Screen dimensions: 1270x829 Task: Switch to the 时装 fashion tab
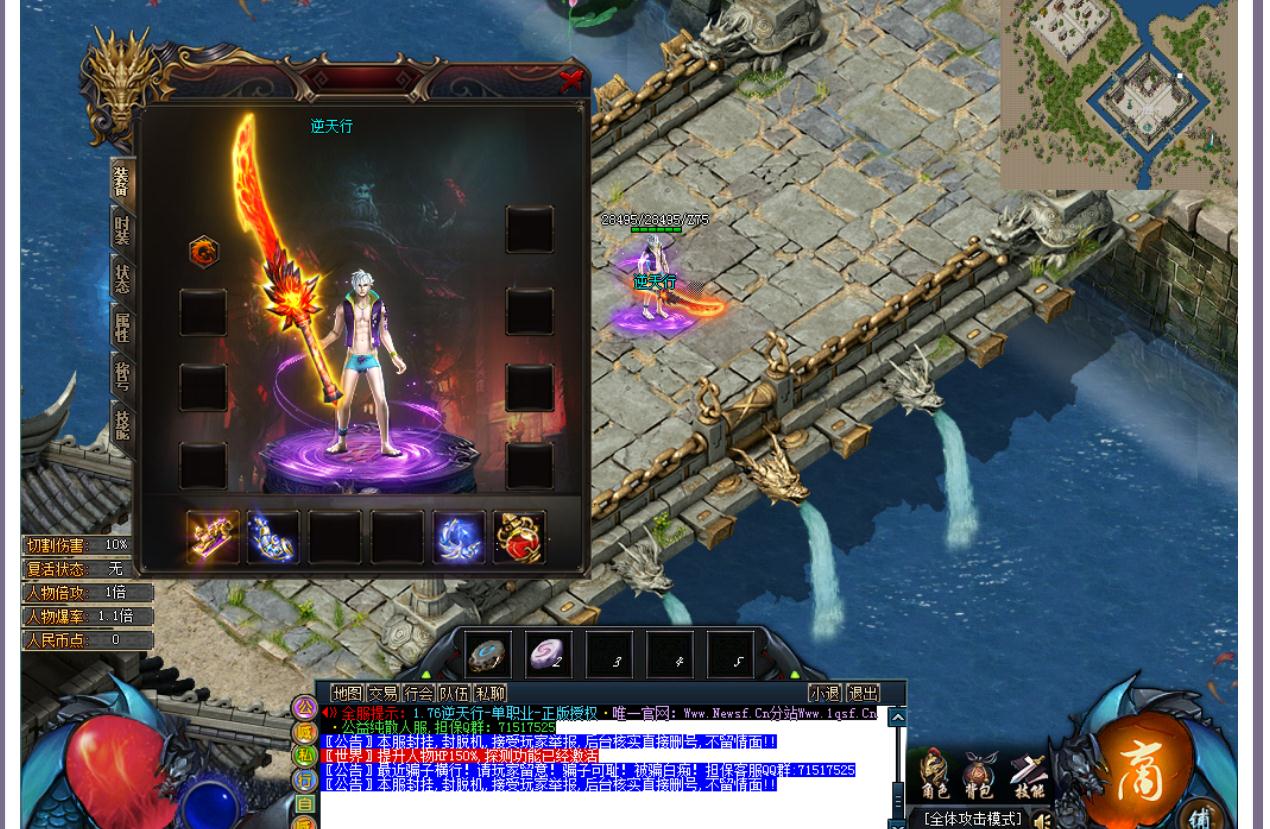click(122, 230)
